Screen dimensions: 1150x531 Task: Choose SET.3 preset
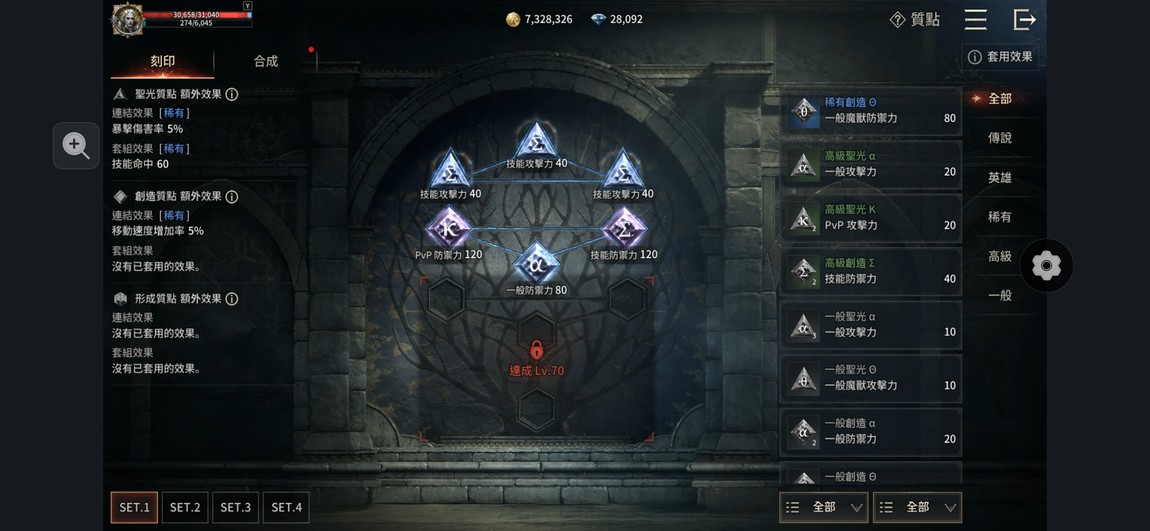point(236,507)
